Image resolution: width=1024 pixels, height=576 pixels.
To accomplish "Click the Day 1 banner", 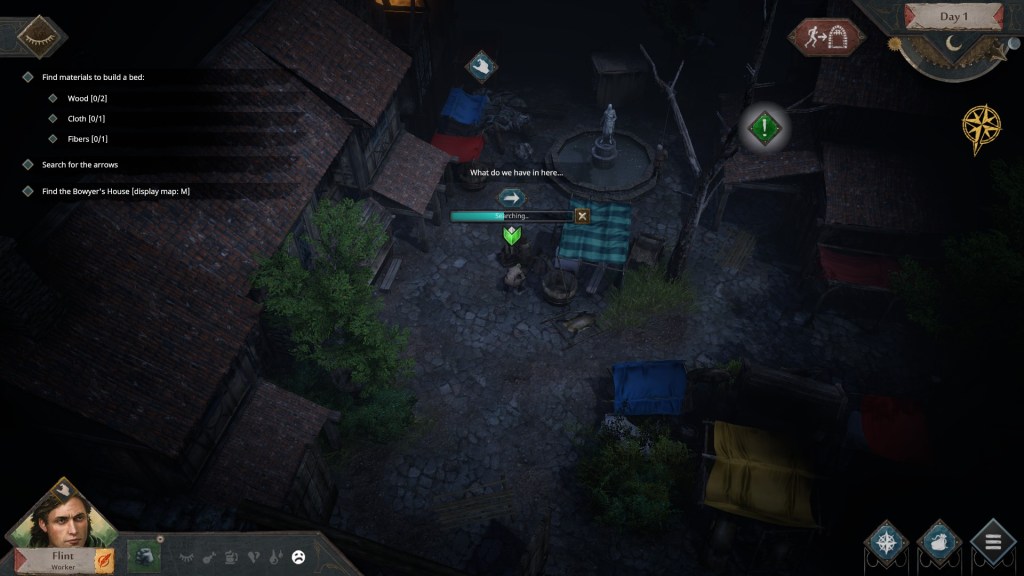I will [953, 17].
